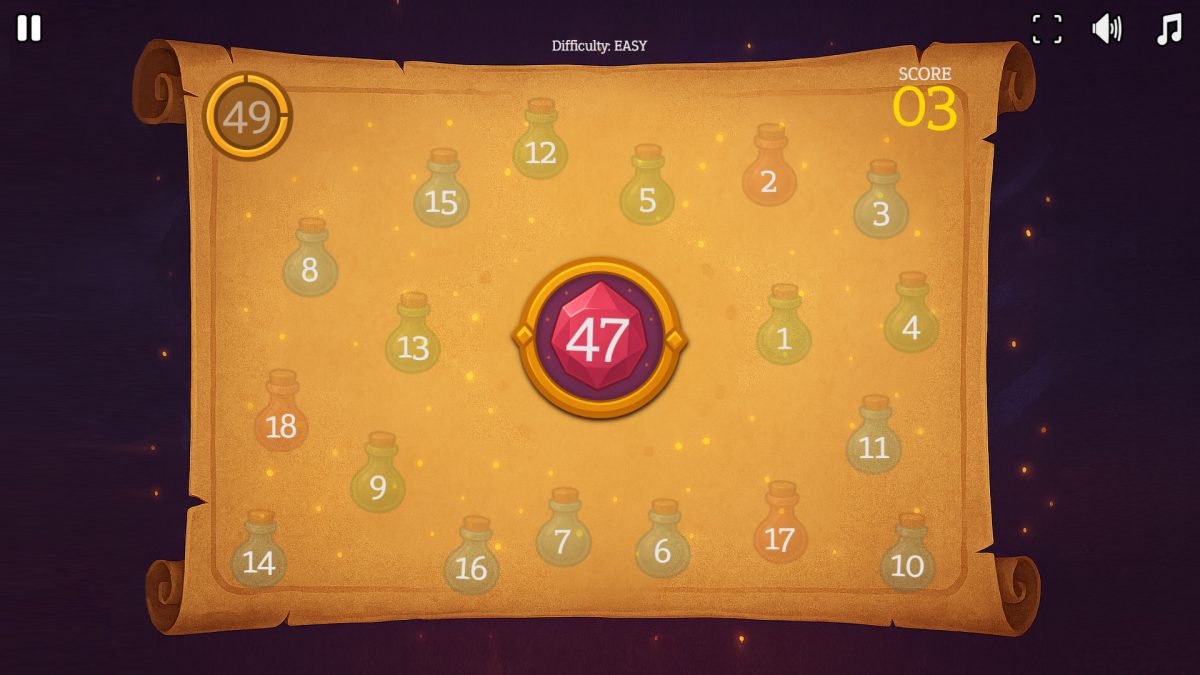Select the orange potion numbered 2
The width and height of the screenshot is (1200, 675).
769,172
